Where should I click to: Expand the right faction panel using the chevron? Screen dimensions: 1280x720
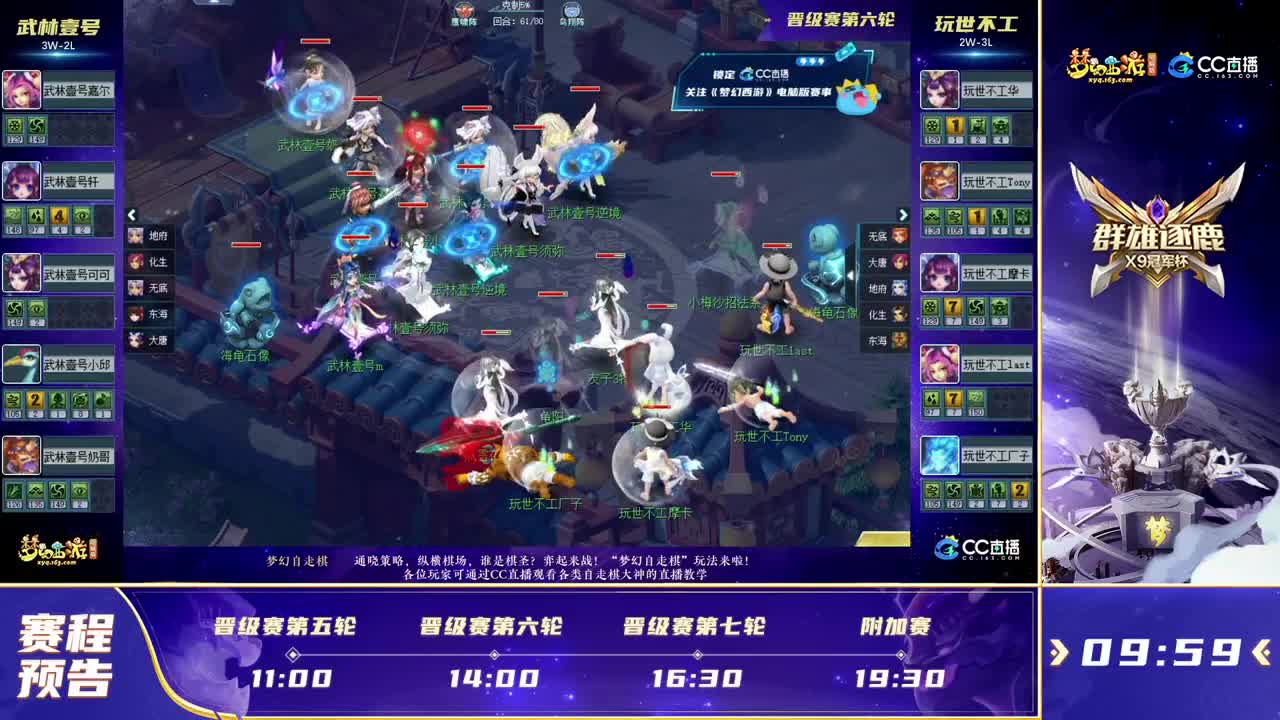903,214
